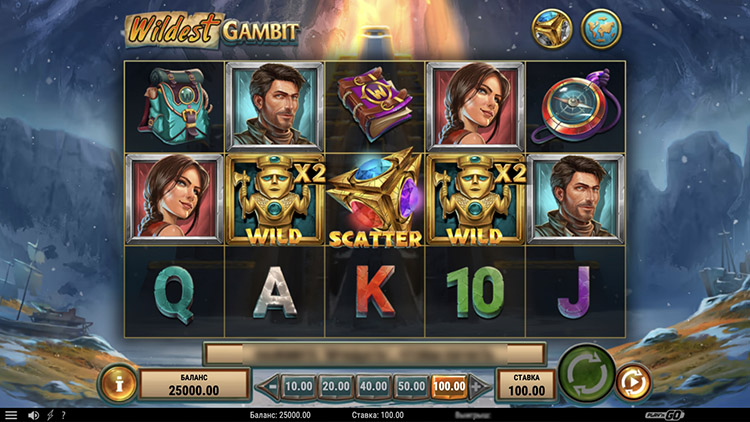
Task: Open the question mark help
Action: pyautogui.click(x=63, y=415)
